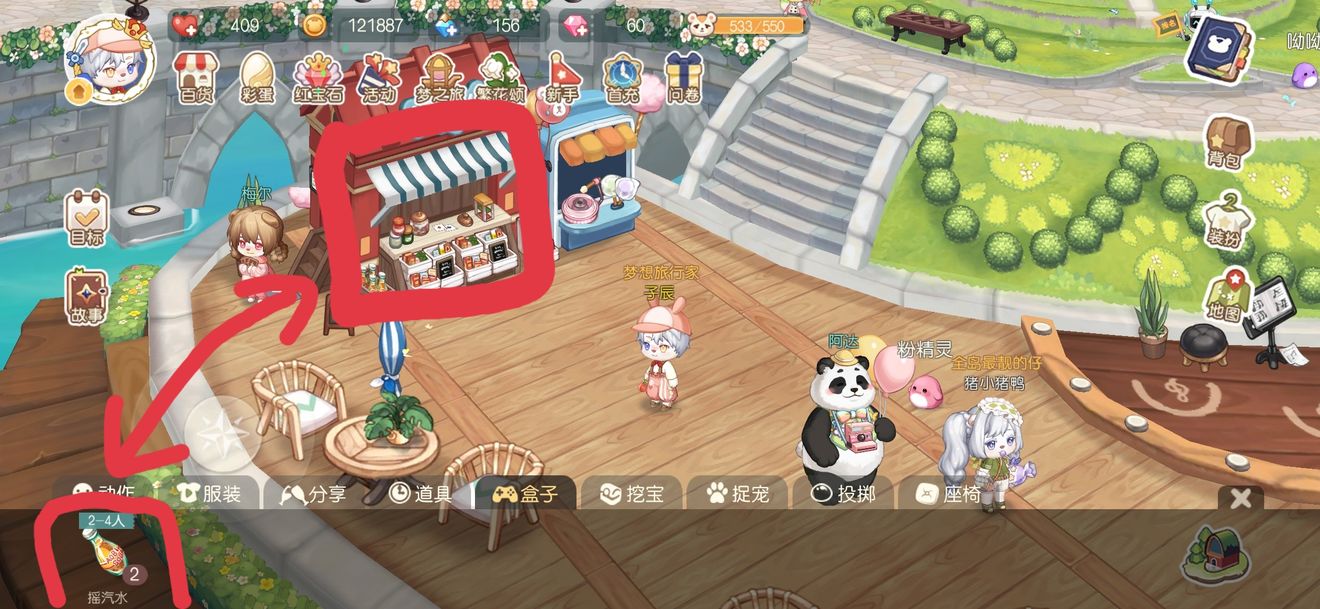This screenshot has width=1320, height=609.
Task: Open the 目标 goals checklist
Action: click(x=87, y=219)
